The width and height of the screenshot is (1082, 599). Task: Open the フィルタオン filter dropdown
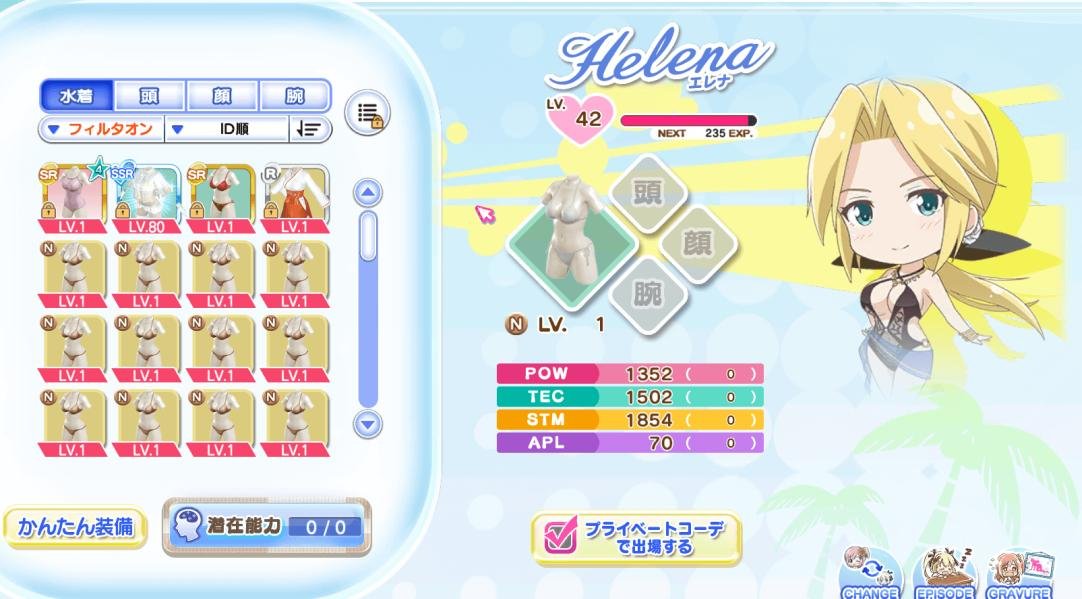(x=100, y=129)
